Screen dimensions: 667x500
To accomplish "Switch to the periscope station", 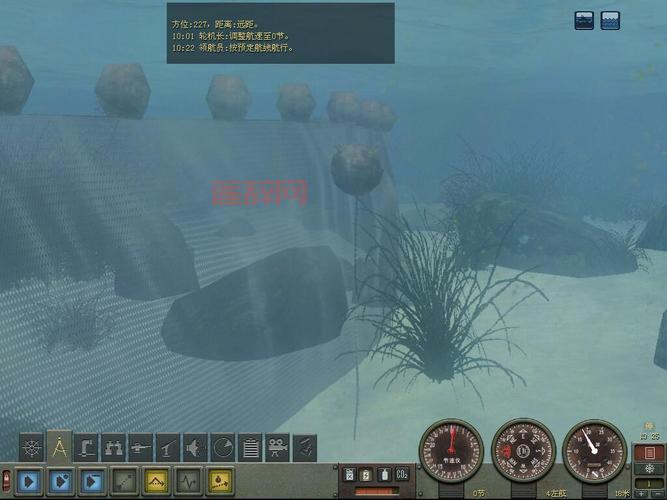I will pos(88,447).
